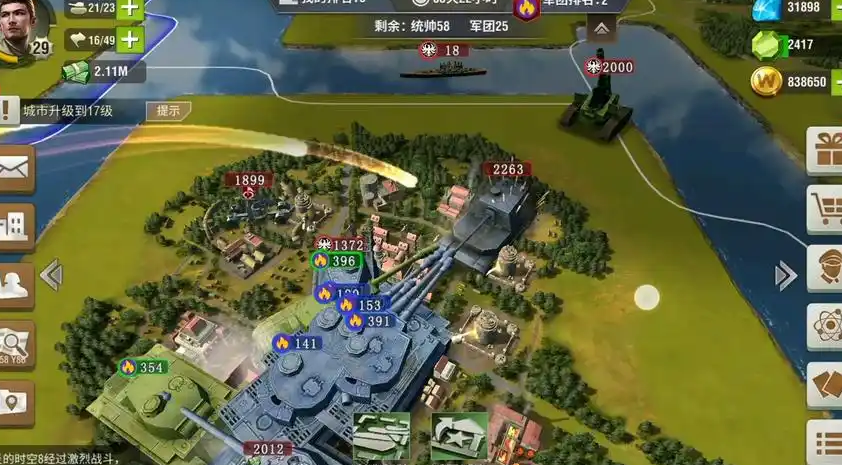Image resolution: width=842 pixels, height=466 pixels.
Task: Collapse the left side menu arrow
Action: (x=51, y=275)
